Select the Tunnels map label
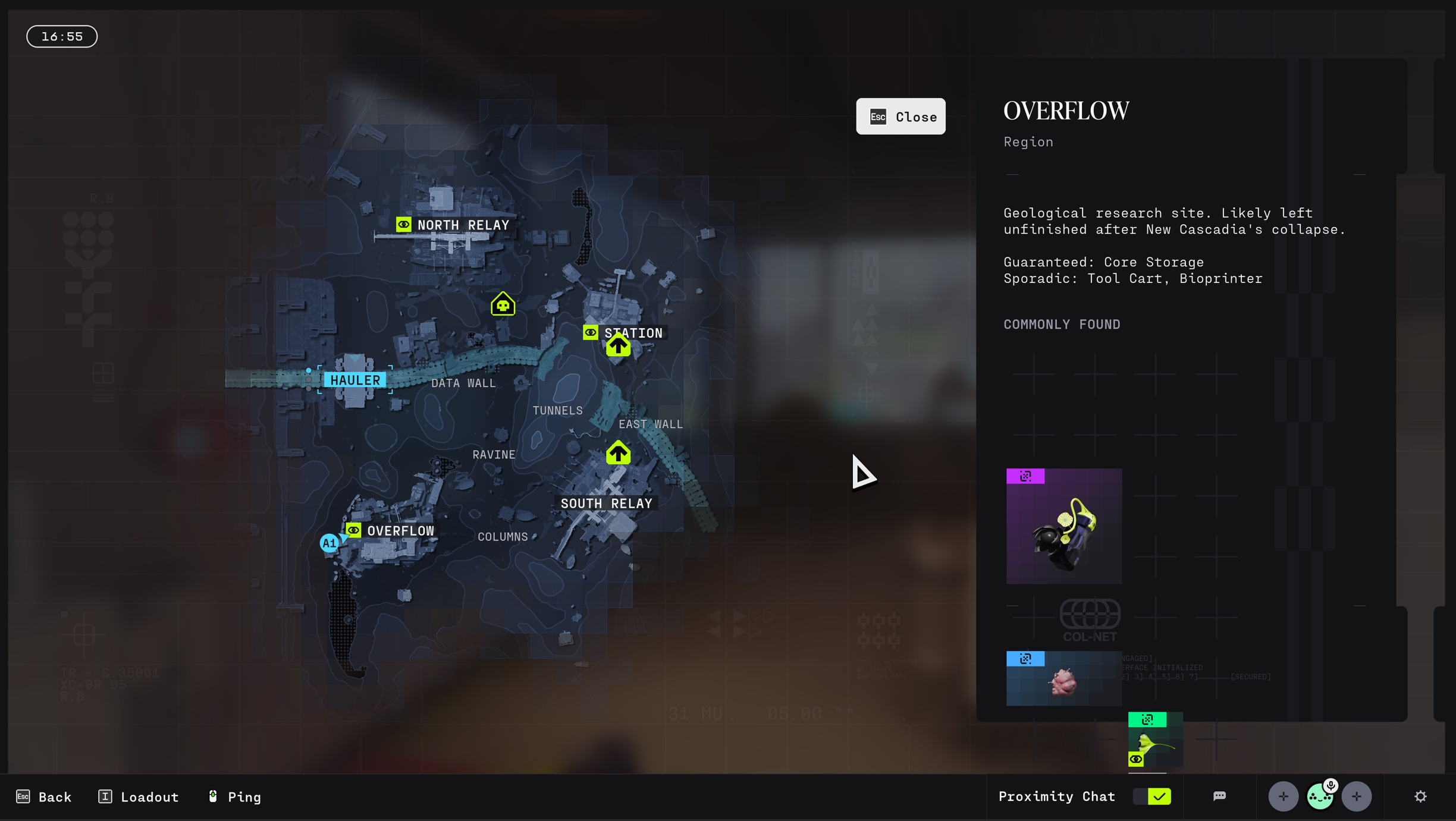The width and height of the screenshot is (1456, 821). pos(557,411)
